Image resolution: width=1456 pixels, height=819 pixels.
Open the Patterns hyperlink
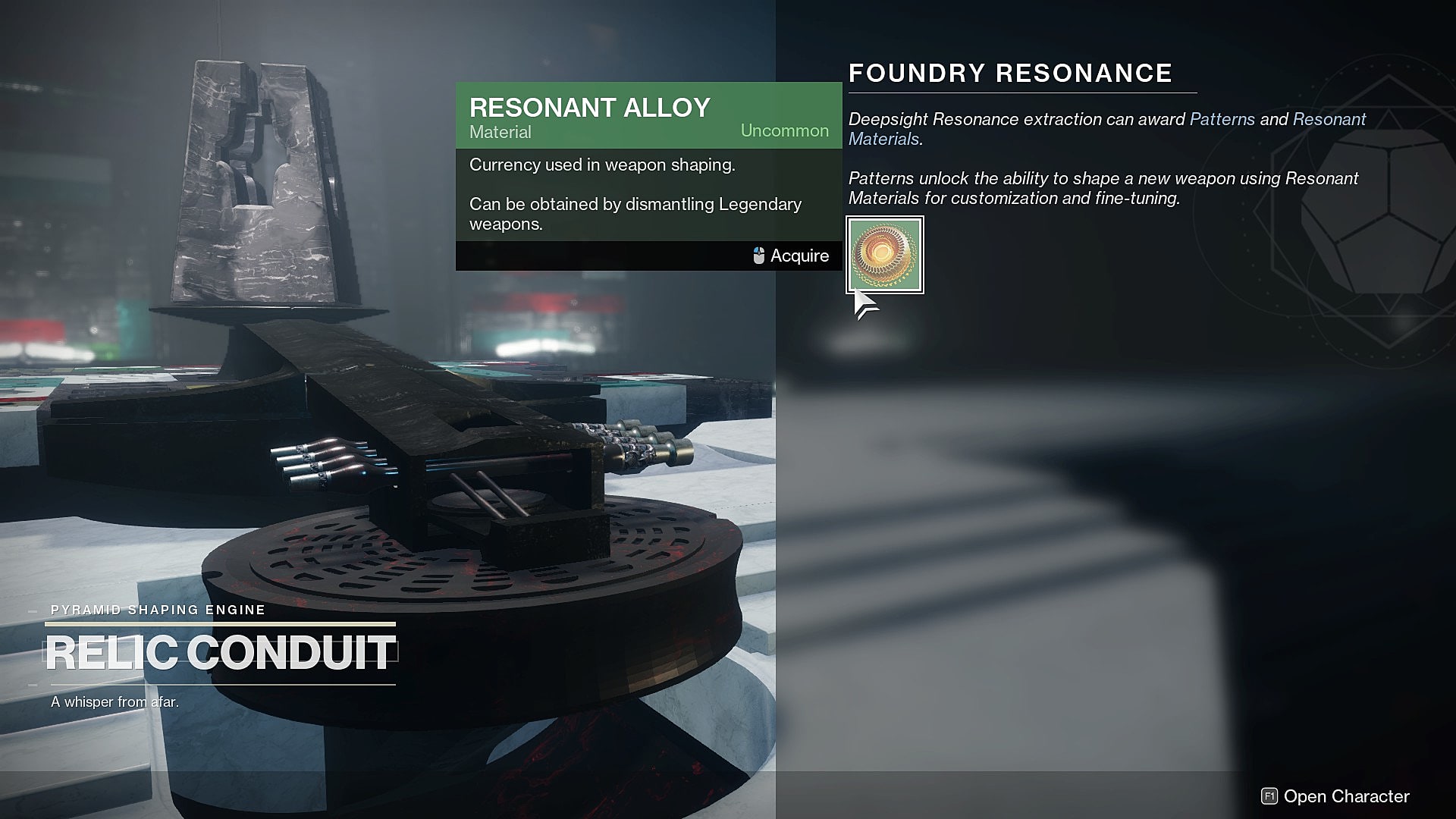pyautogui.click(x=1222, y=119)
